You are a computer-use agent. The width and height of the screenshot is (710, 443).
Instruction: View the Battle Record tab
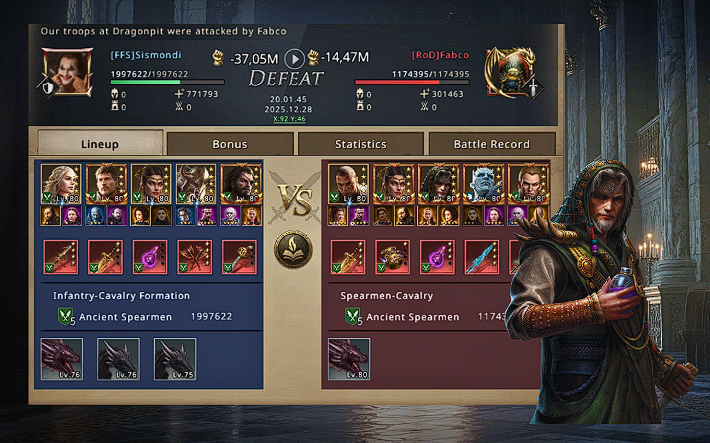coord(491,144)
